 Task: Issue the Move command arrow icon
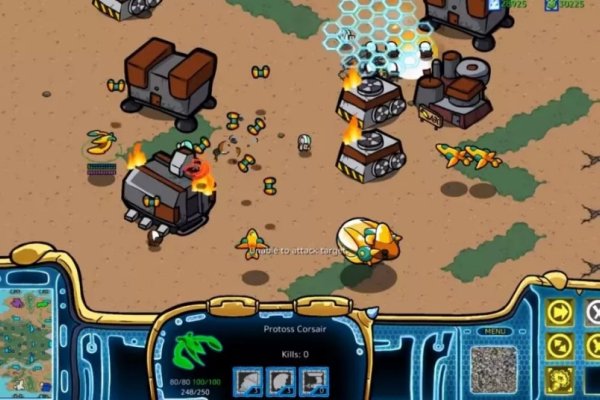(x=560, y=312)
